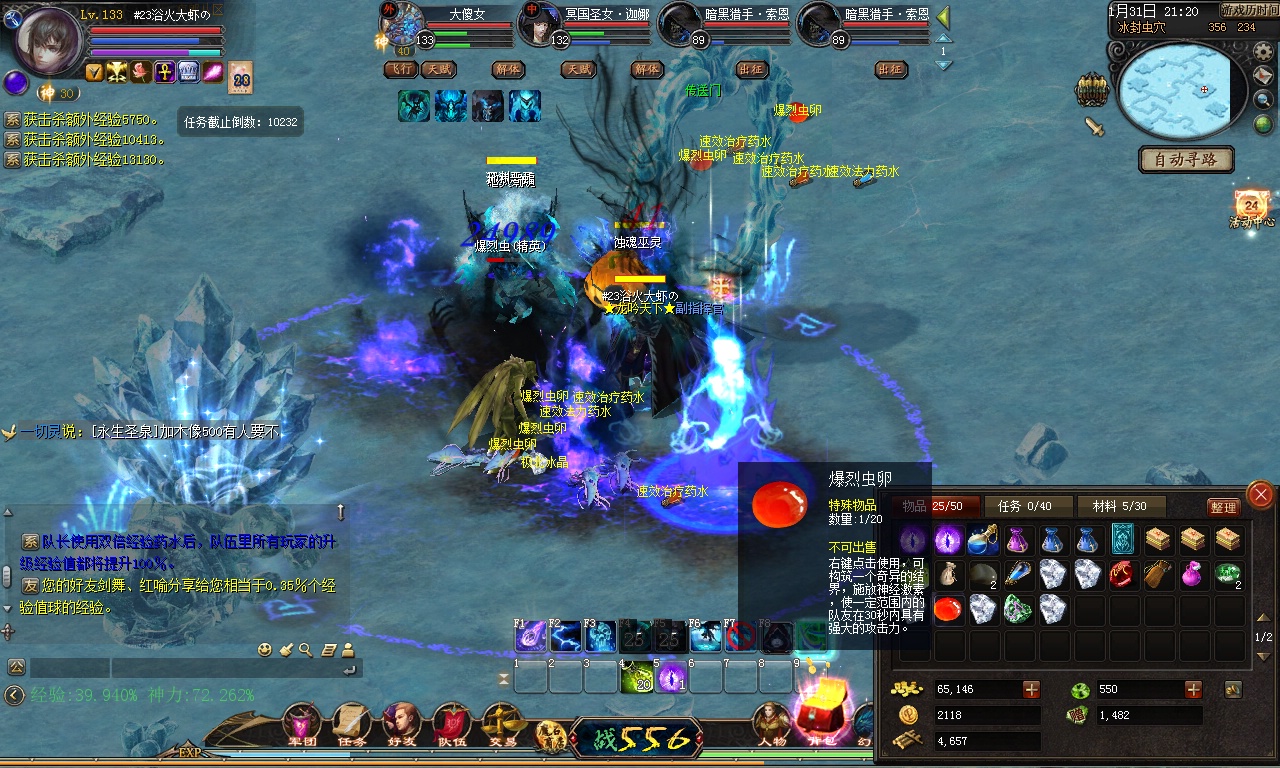
Task: Close the inventory bag panel
Action: (x=1261, y=494)
